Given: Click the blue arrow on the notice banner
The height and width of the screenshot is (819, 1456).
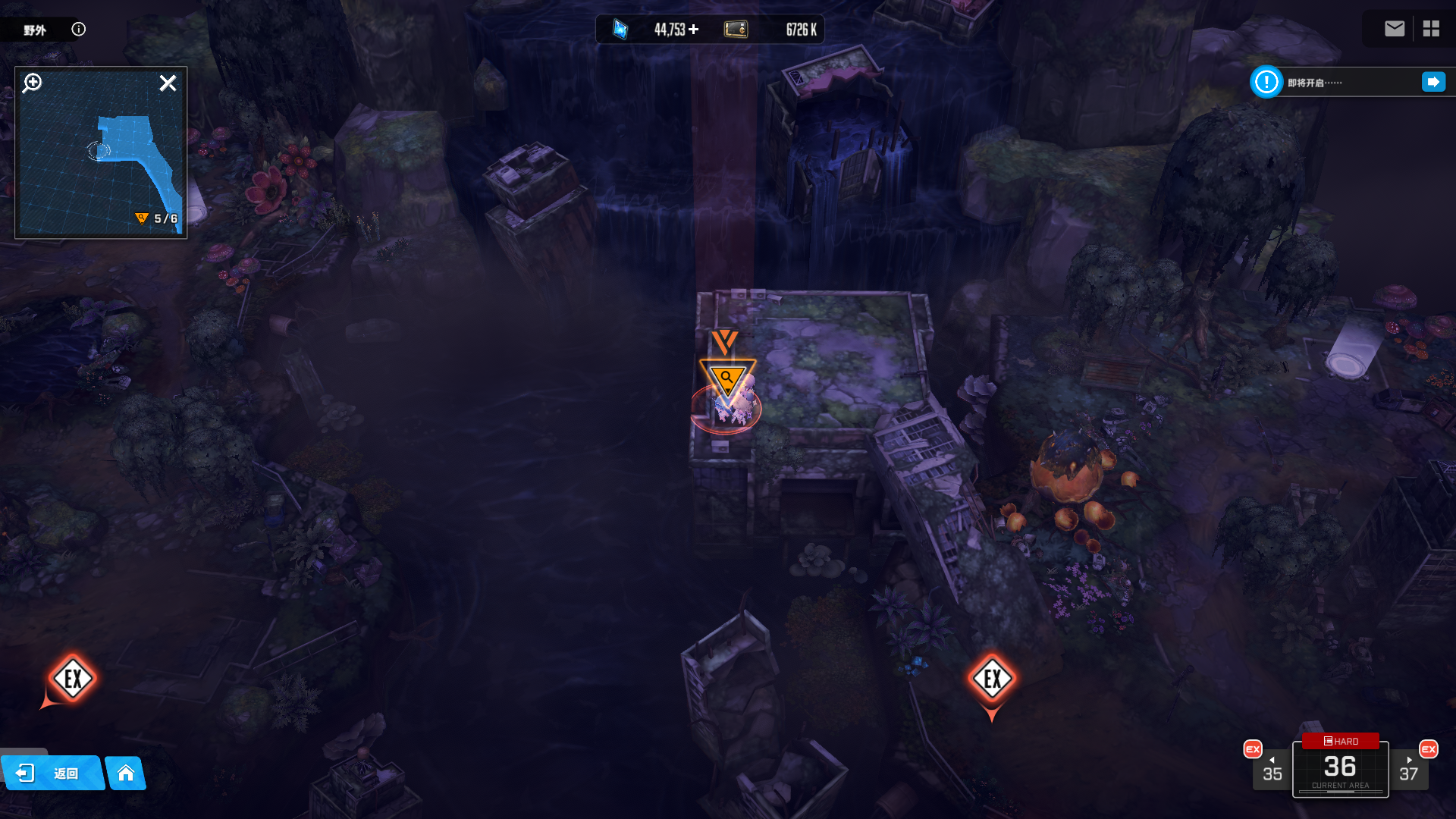Looking at the screenshot, I should point(1432,82).
